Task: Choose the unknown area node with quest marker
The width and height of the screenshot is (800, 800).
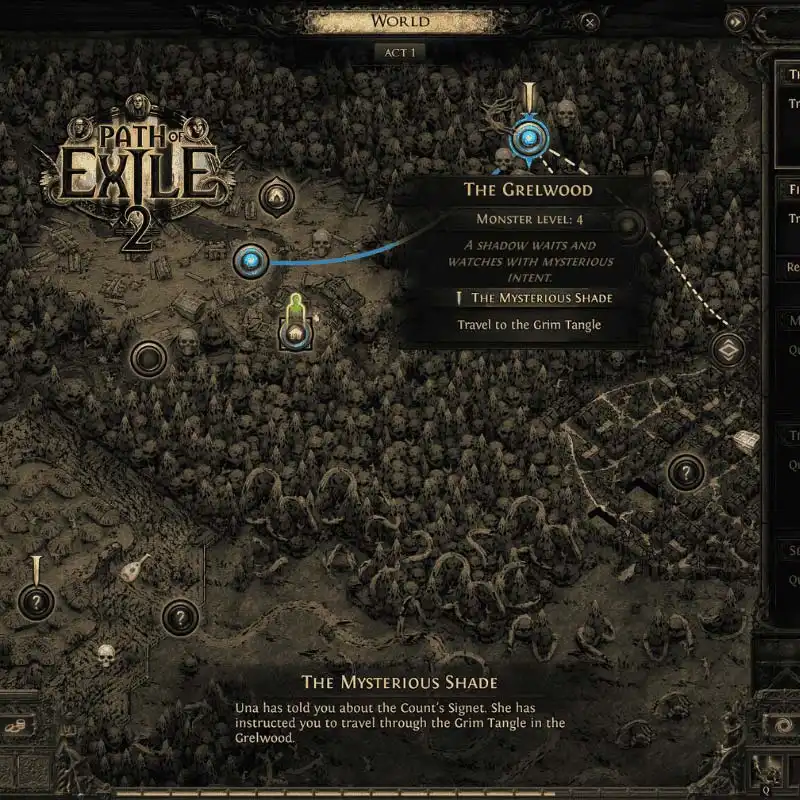Action: tap(36, 602)
